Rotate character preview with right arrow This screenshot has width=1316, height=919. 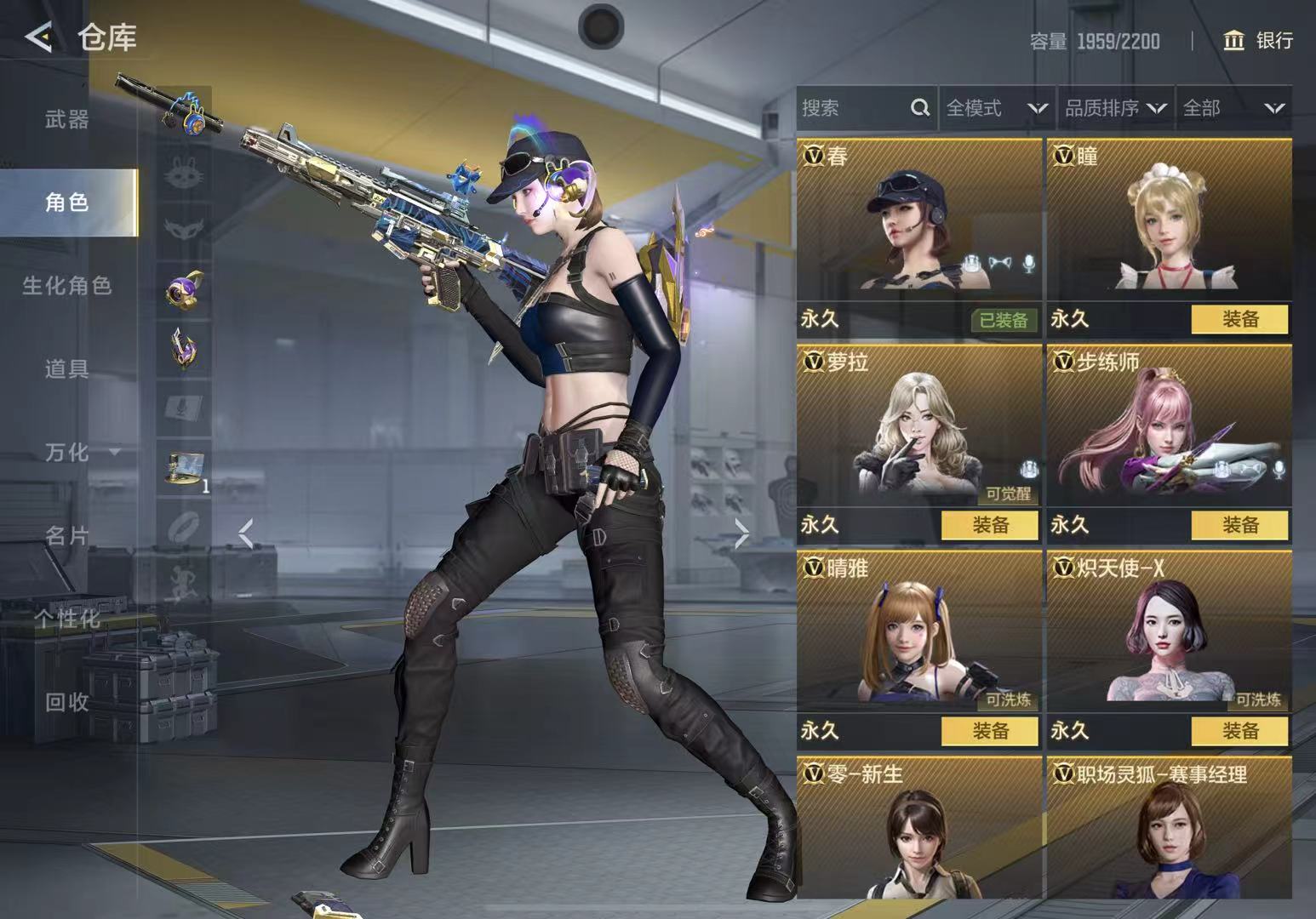[x=741, y=535]
